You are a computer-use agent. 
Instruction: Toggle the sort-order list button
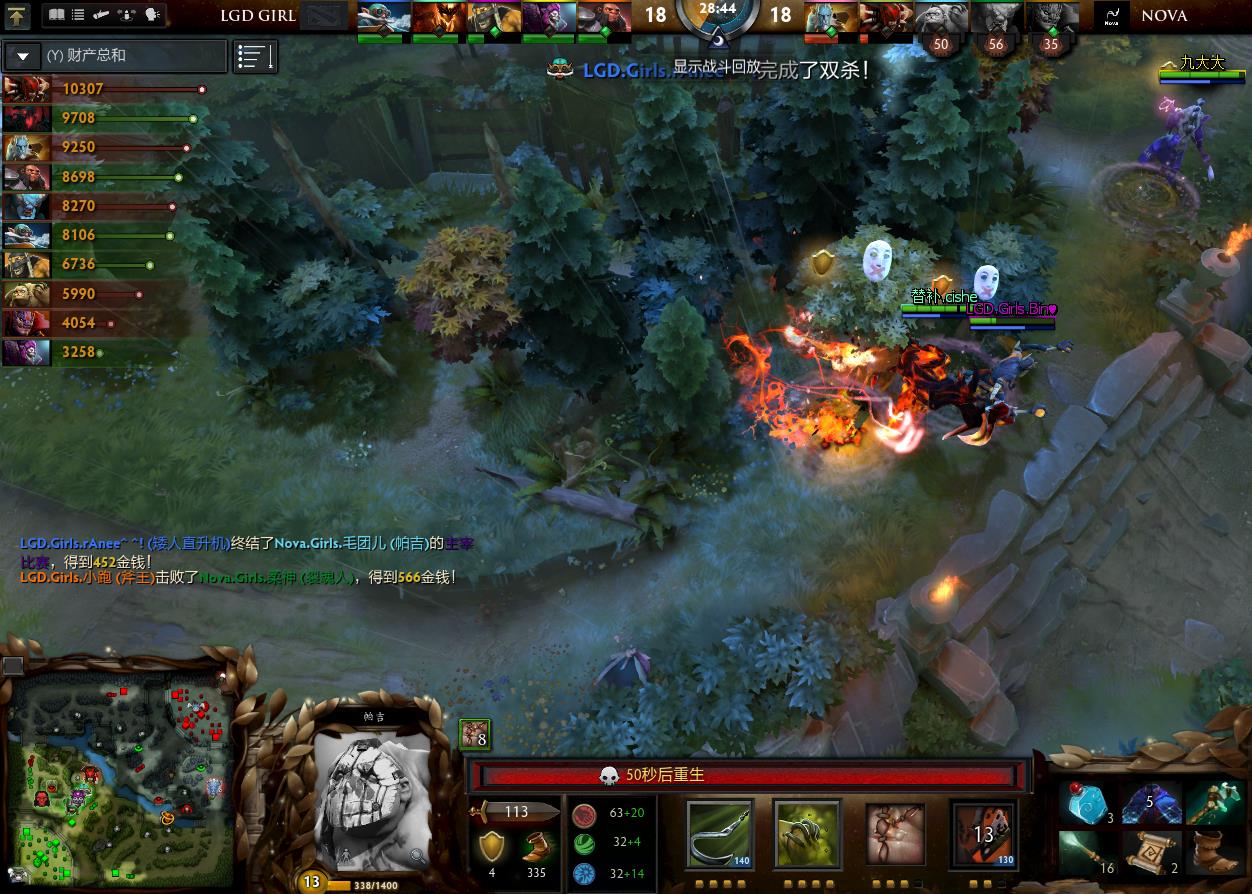coord(255,57)
